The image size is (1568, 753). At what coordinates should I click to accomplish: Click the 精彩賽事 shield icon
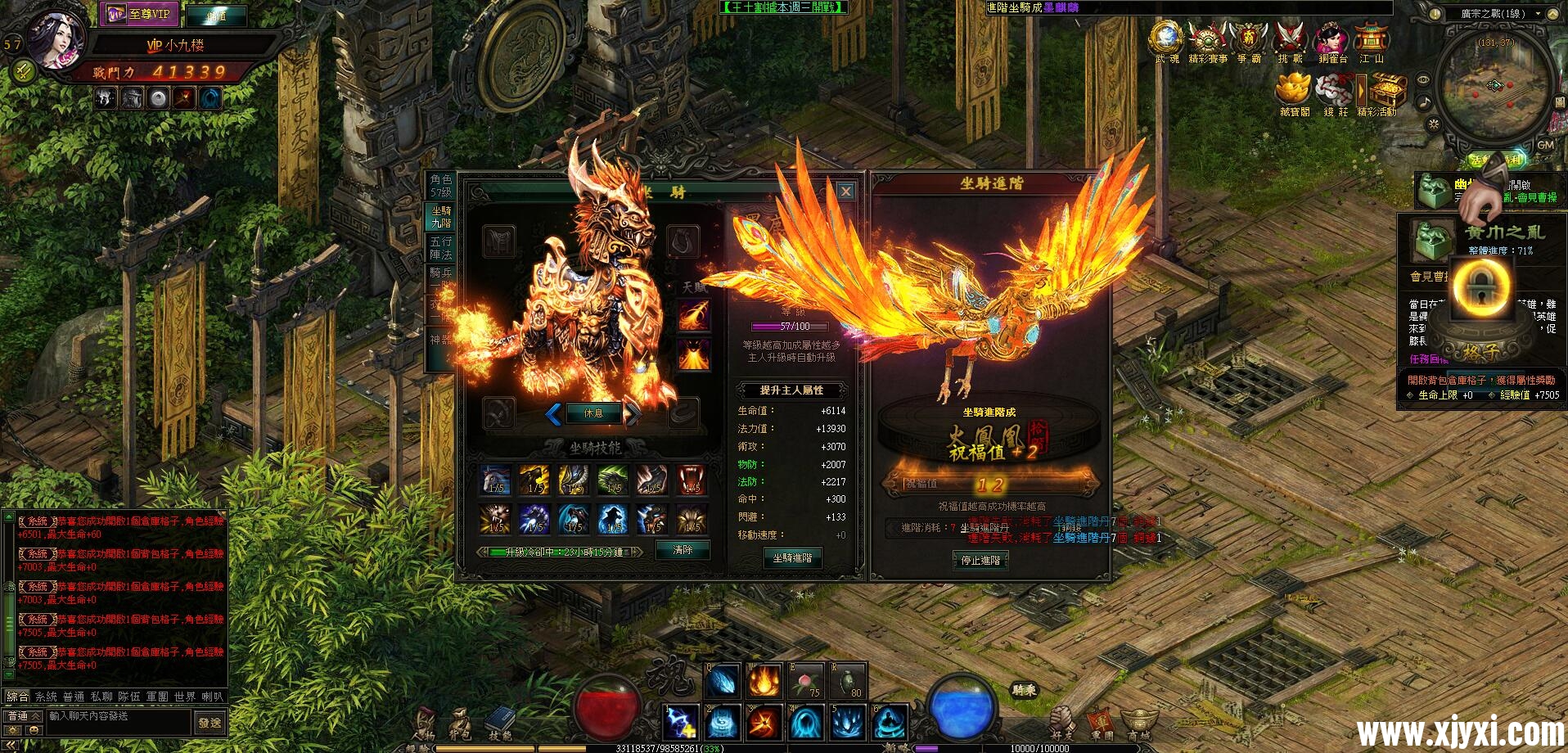click(1206, 38)
